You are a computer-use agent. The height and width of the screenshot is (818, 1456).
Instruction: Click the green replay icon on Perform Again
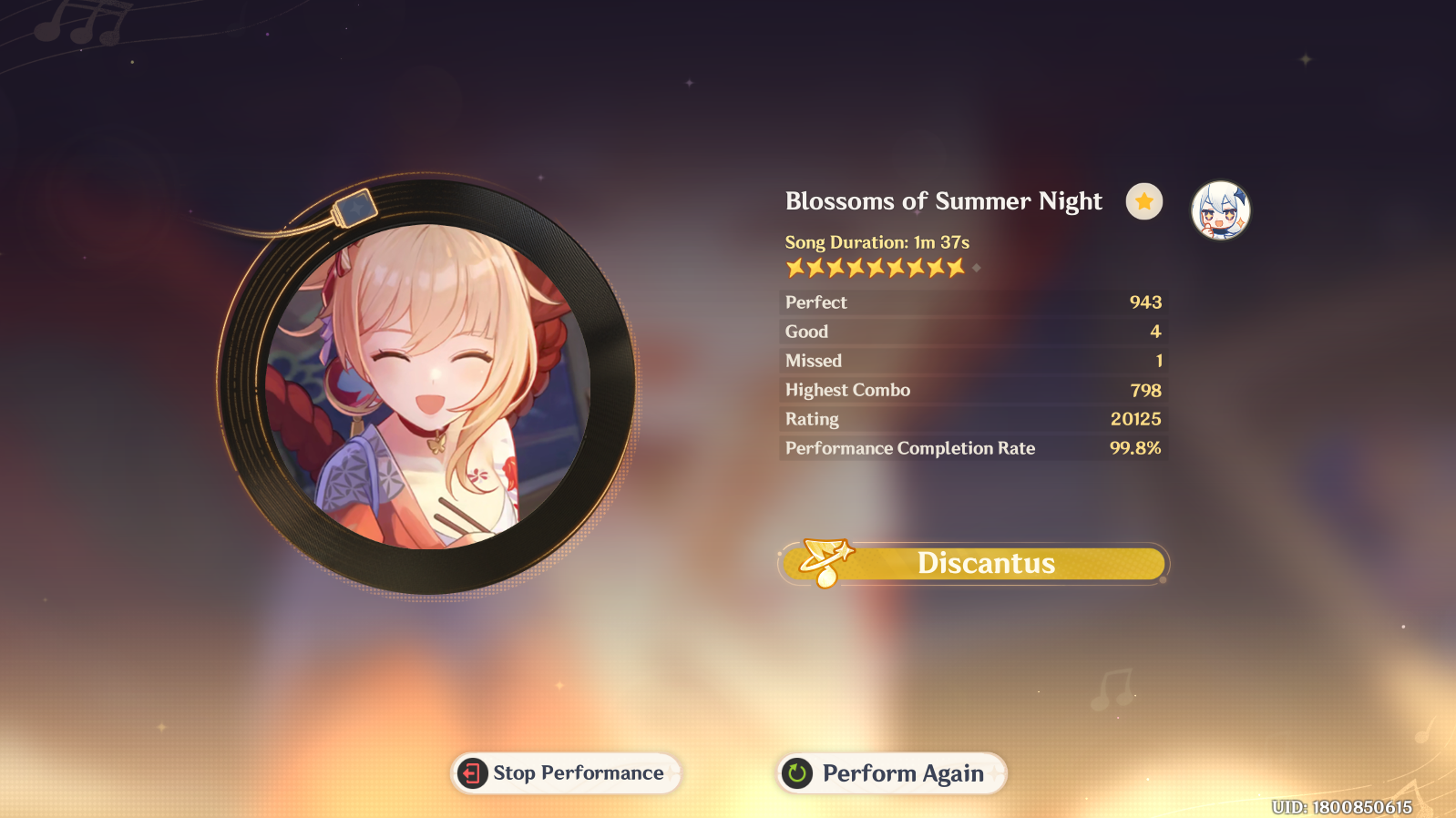[795, 773]
